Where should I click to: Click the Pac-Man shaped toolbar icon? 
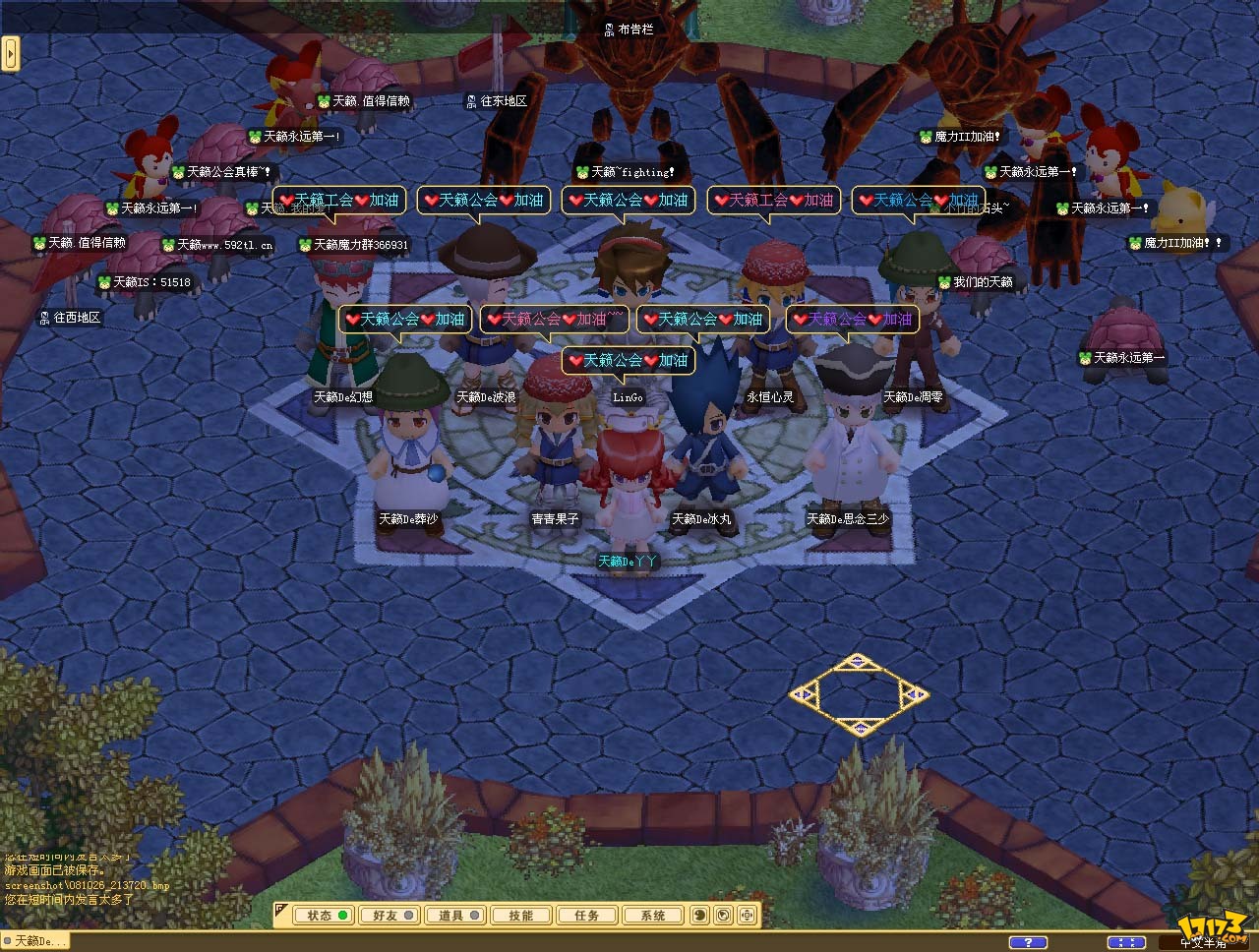[x=700, y=916]
